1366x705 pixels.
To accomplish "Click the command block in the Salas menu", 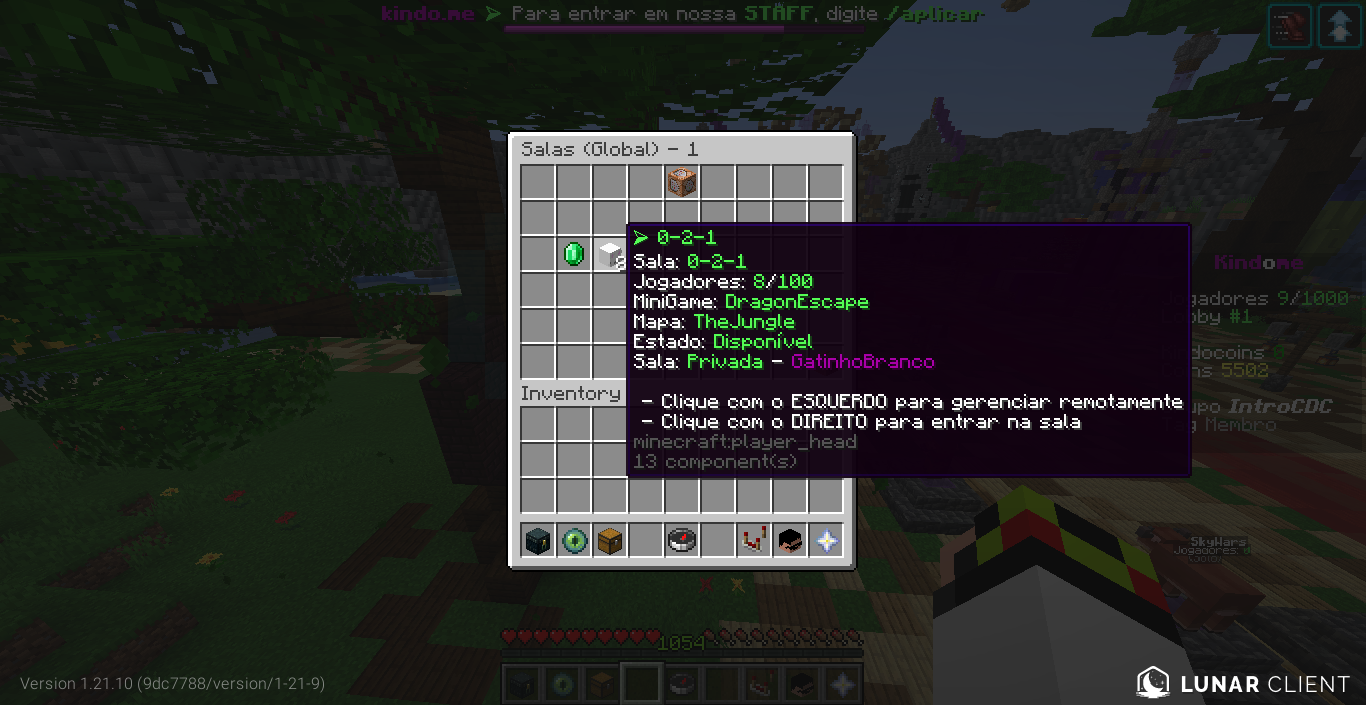I will (682, 182).
